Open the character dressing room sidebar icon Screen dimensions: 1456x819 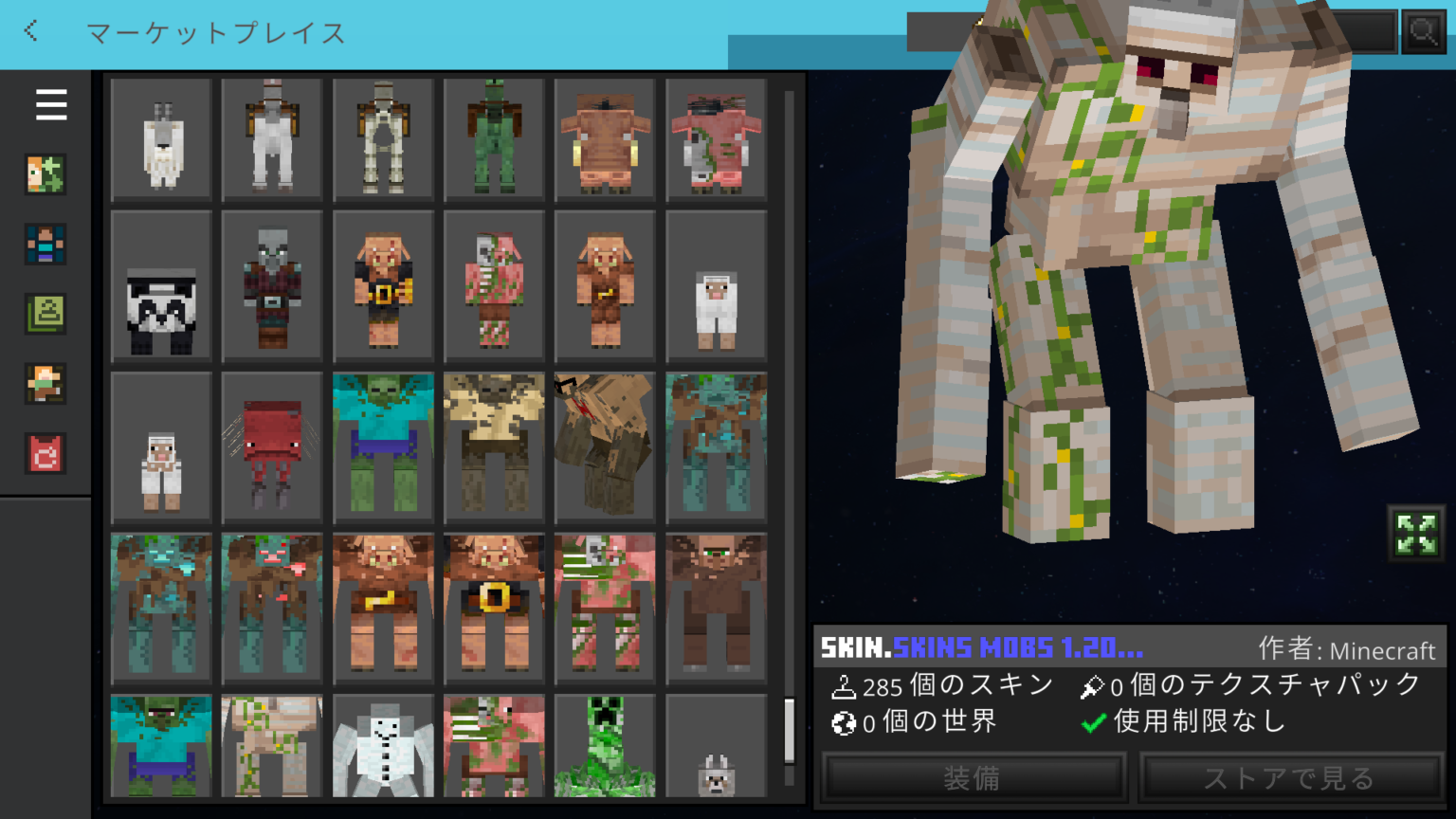click(45, 244)
